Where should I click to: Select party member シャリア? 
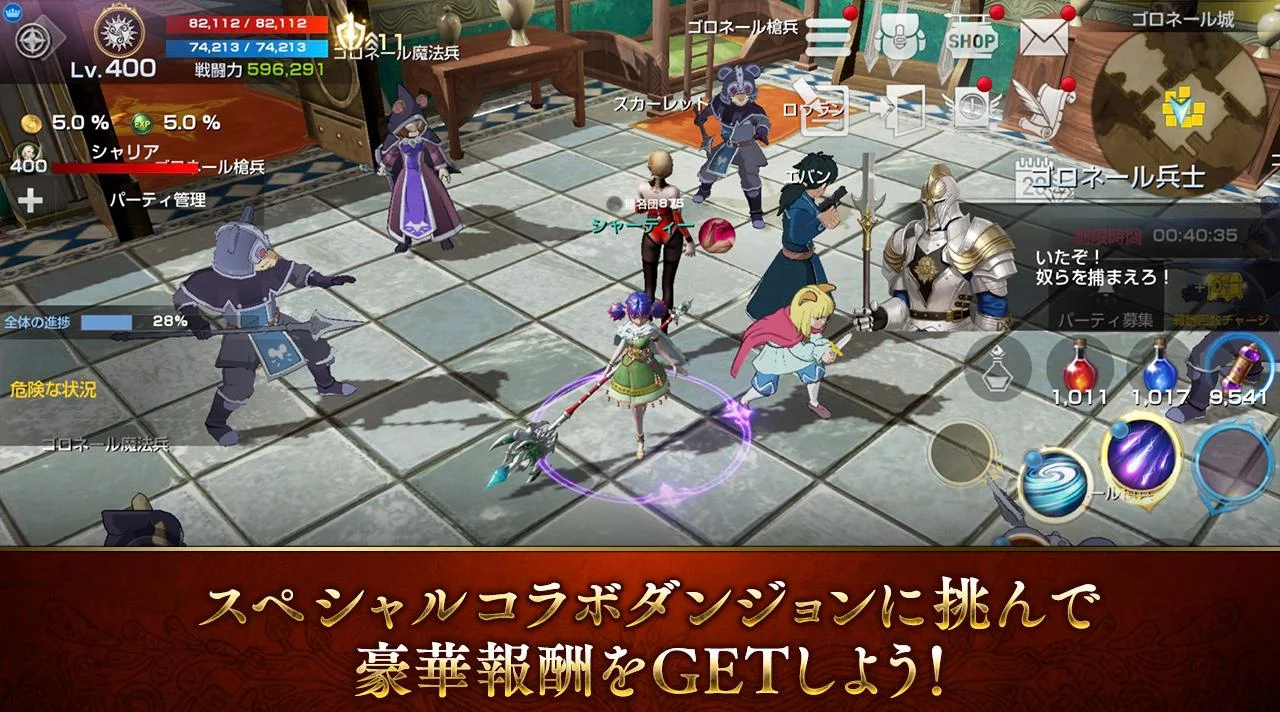[x=124, y=153]
